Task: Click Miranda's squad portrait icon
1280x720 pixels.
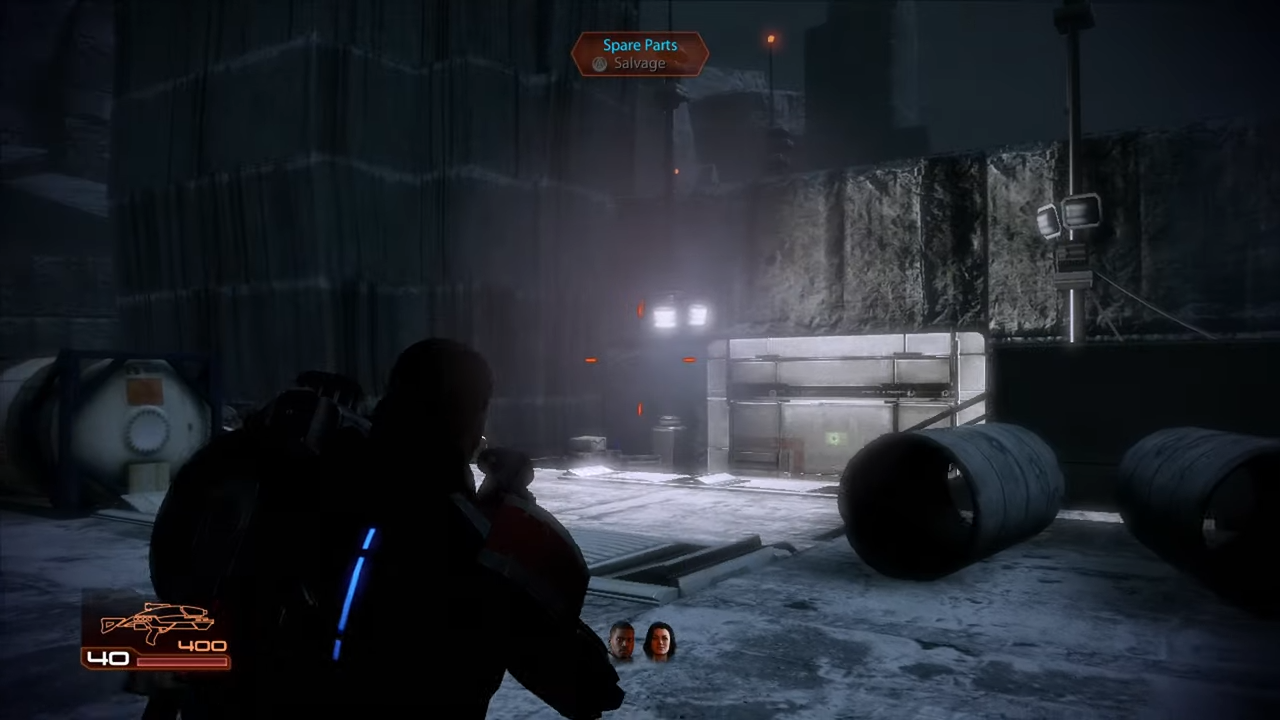Action: pos(660,640)
